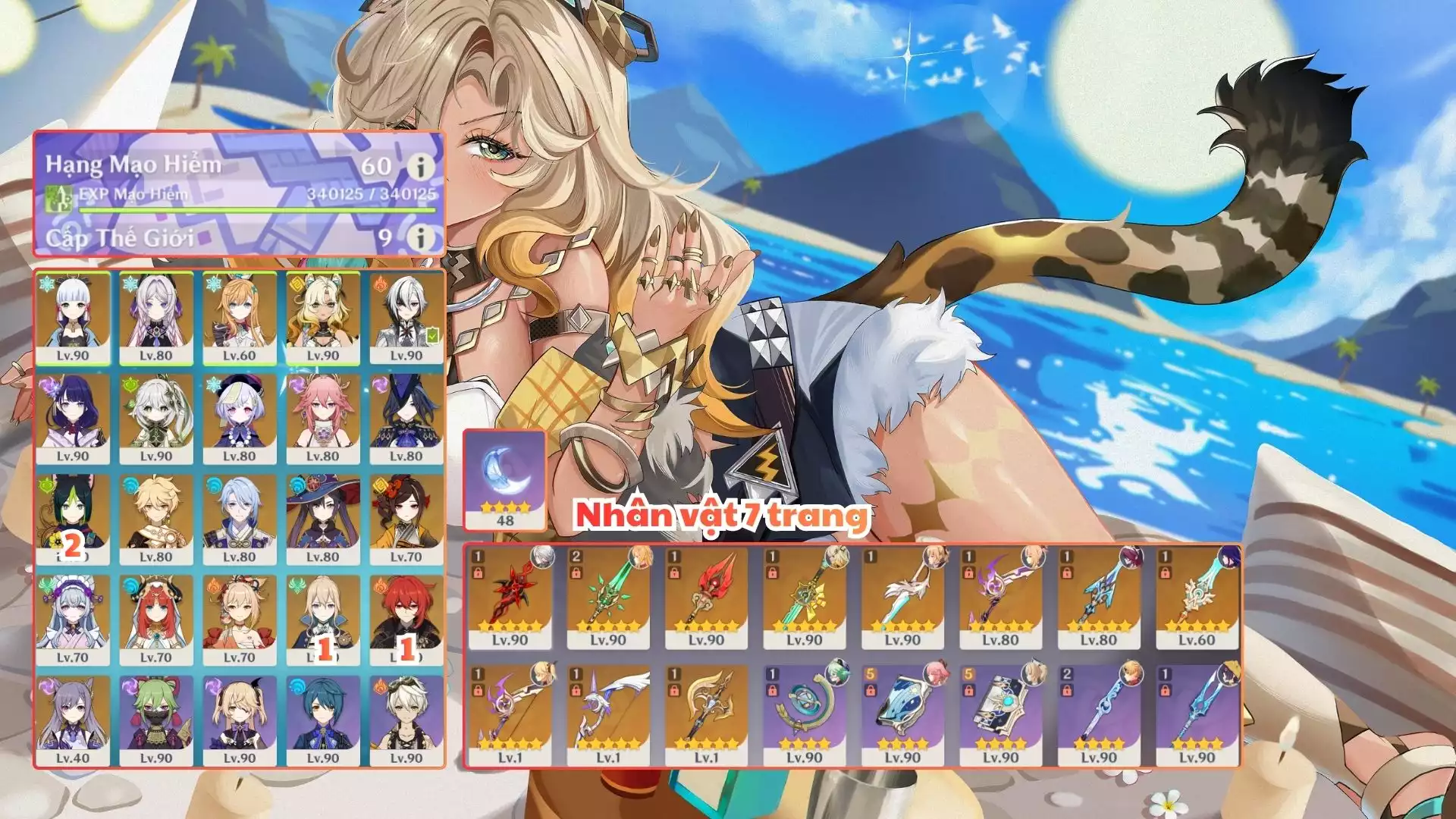The image size is (1456, 819).
Task: Click the Dendro icon on Nahida's card
Action: pyautogui.click(x=130, y=385)
